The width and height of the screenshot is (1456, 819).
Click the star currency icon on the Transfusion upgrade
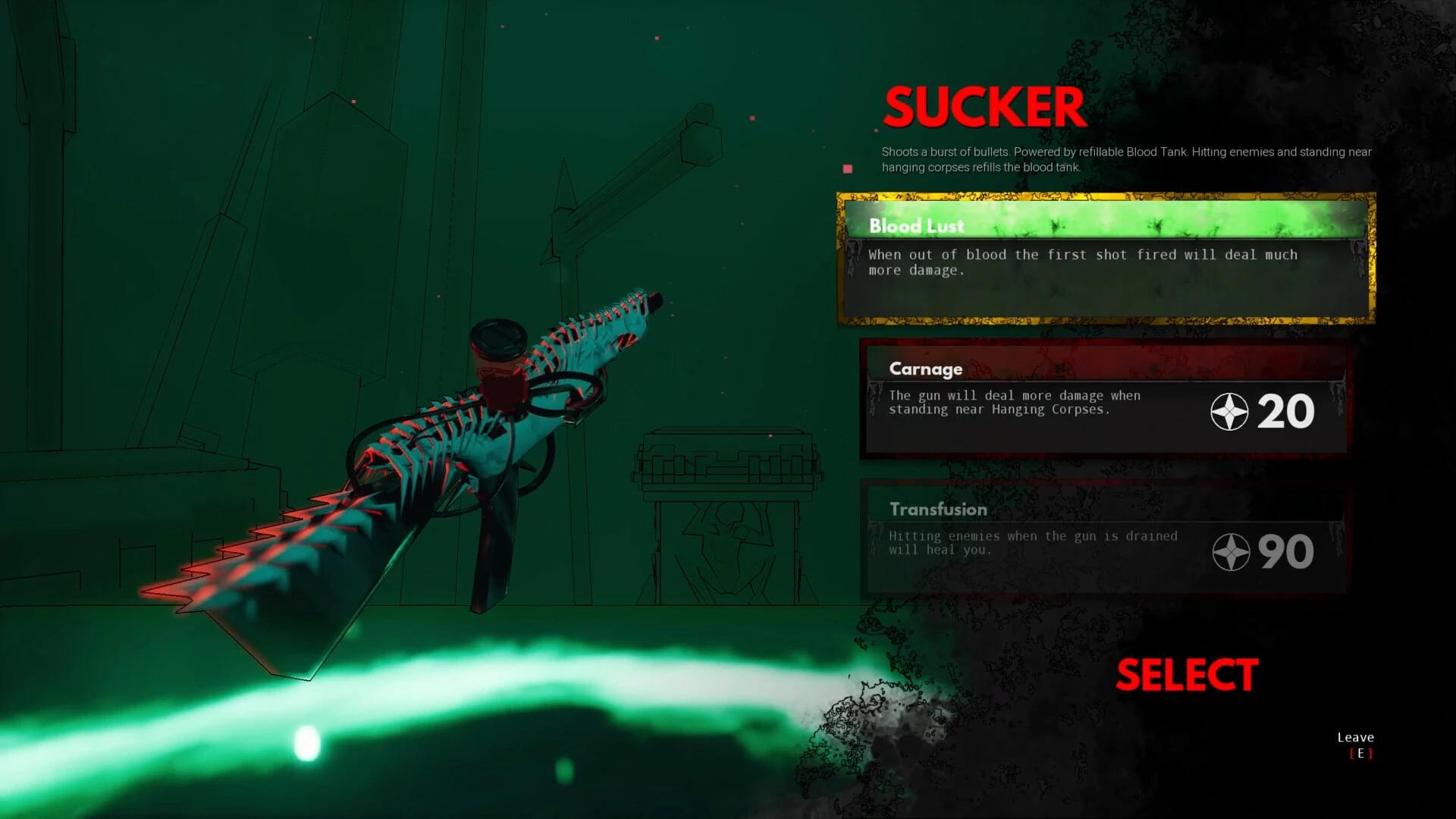pyautogui.click(x=1230, y=553)
